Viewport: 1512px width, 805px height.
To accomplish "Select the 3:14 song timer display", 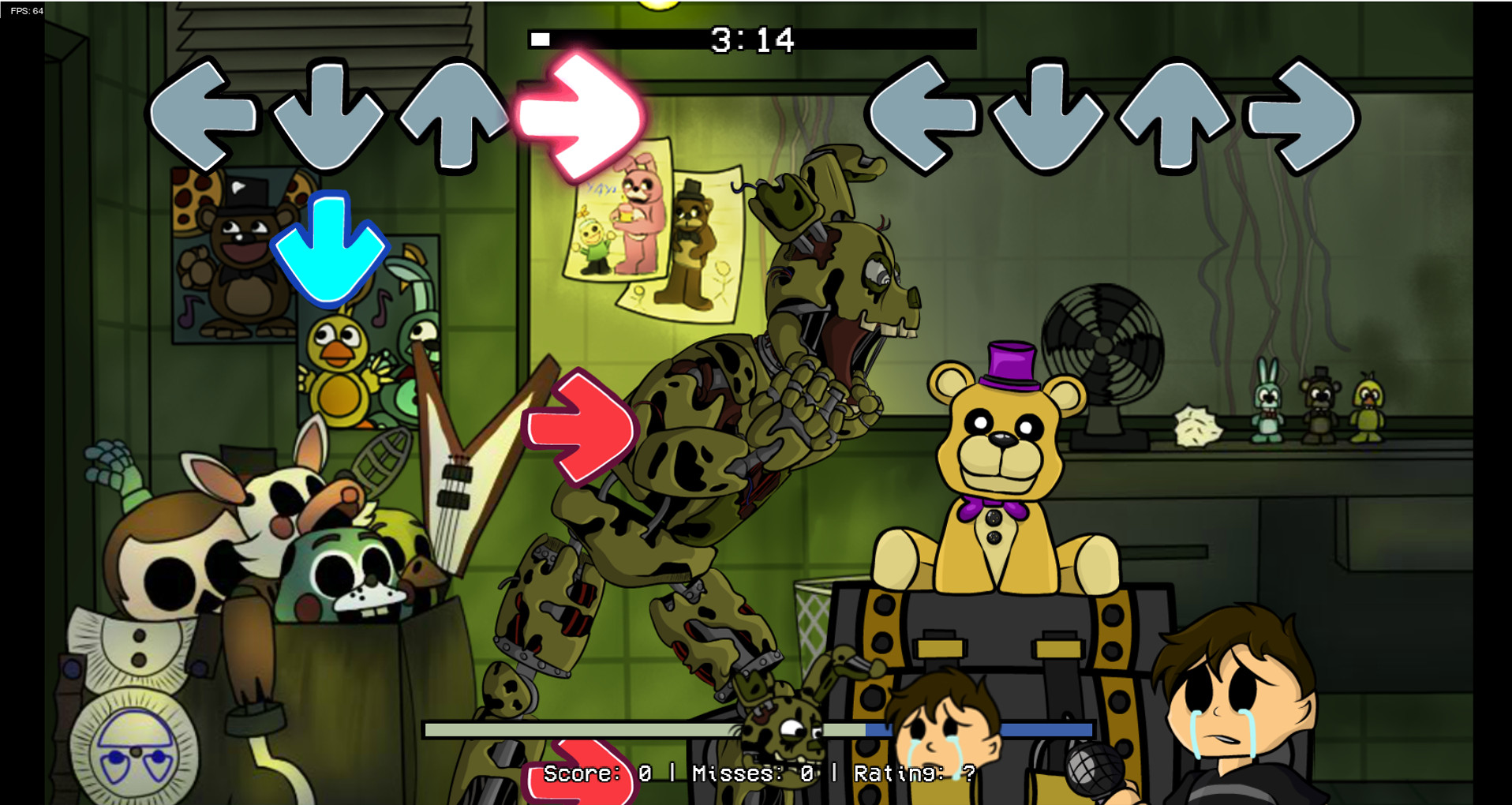I will pos(751,41).
